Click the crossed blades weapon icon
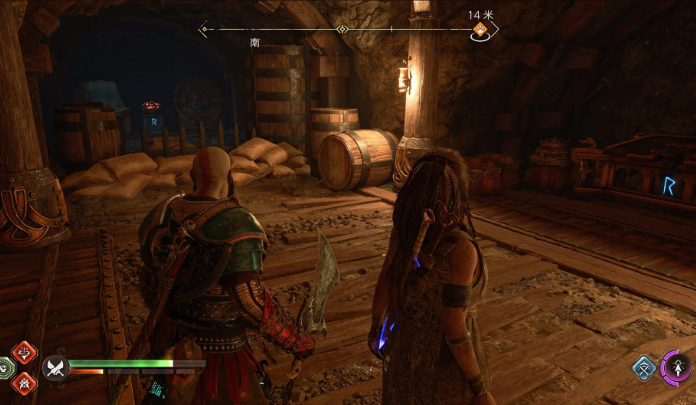Image resolution: width=696 pixels, height=405 pixels. pos(54,367)
